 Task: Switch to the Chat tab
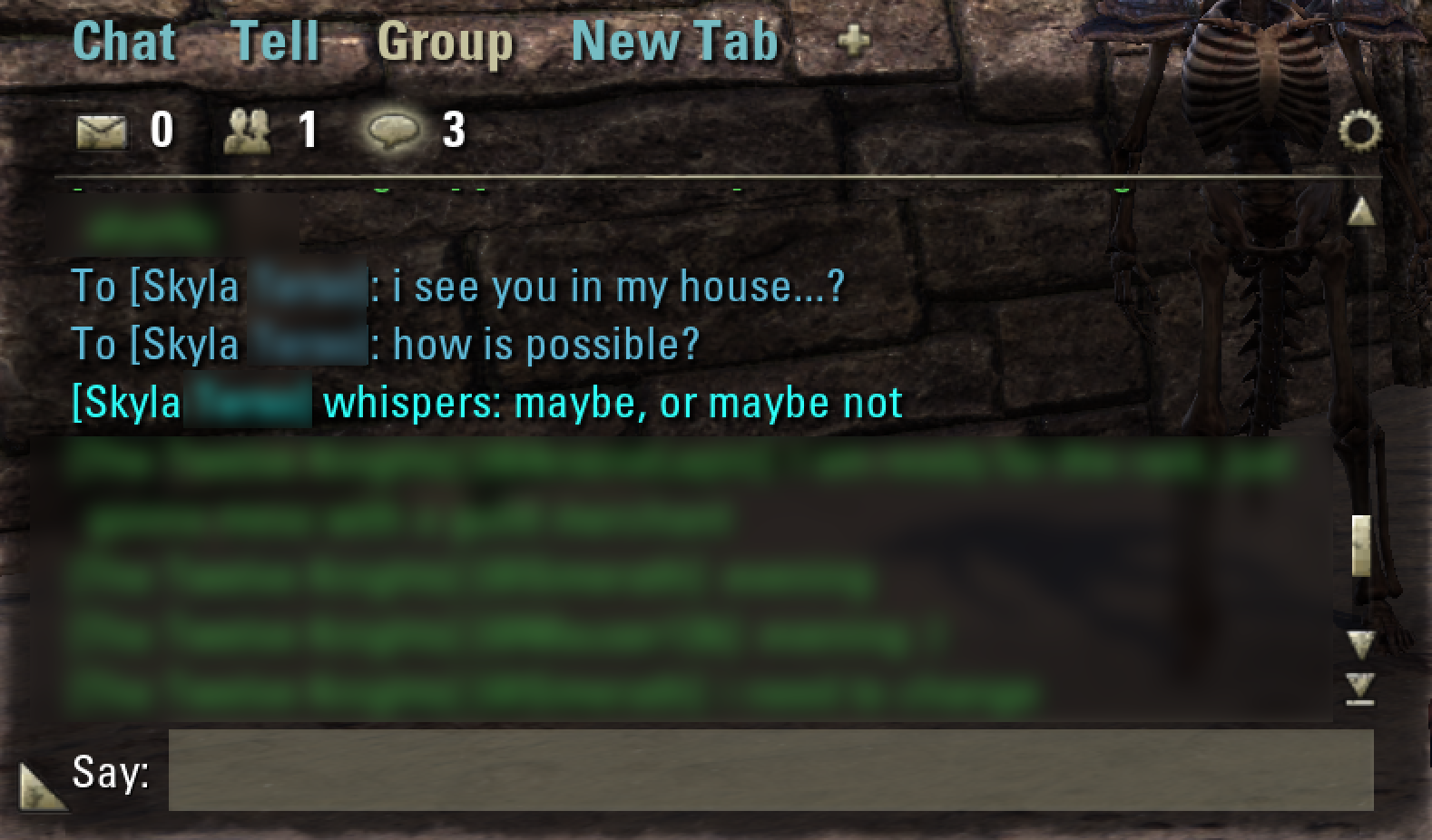point(123,40)
